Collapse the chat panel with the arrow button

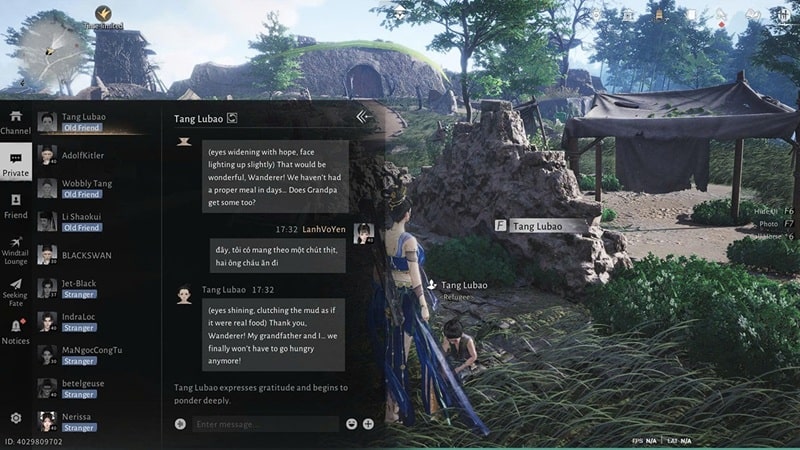[x=363, y=117]
